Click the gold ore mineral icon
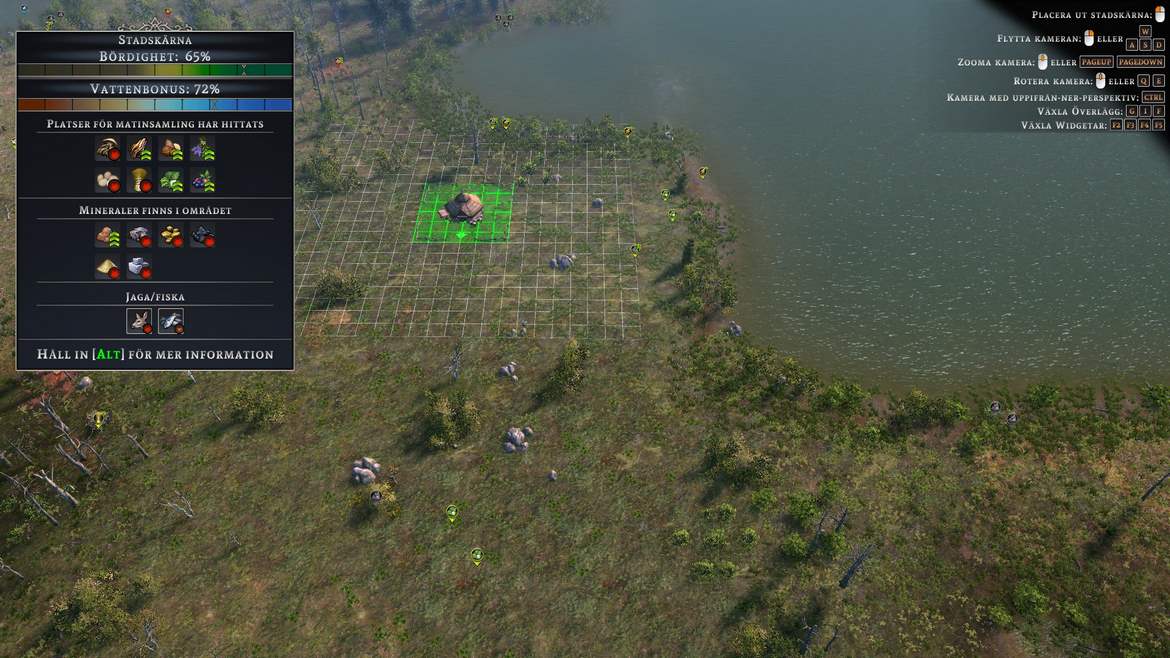Viewport: 1170px width, 658px height. click(x=171, y=235)
